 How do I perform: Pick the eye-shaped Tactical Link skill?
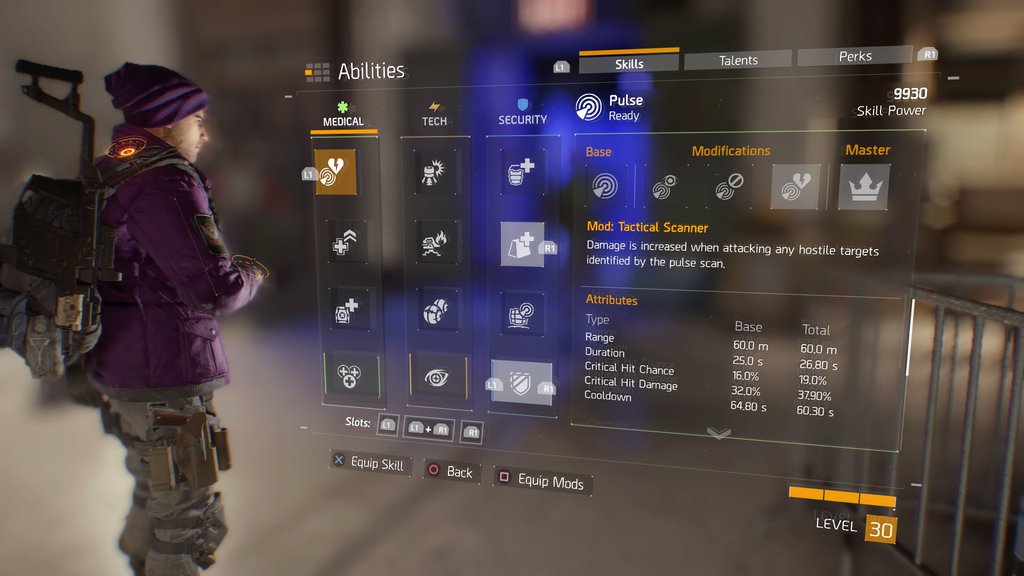[x=437, y=376]
